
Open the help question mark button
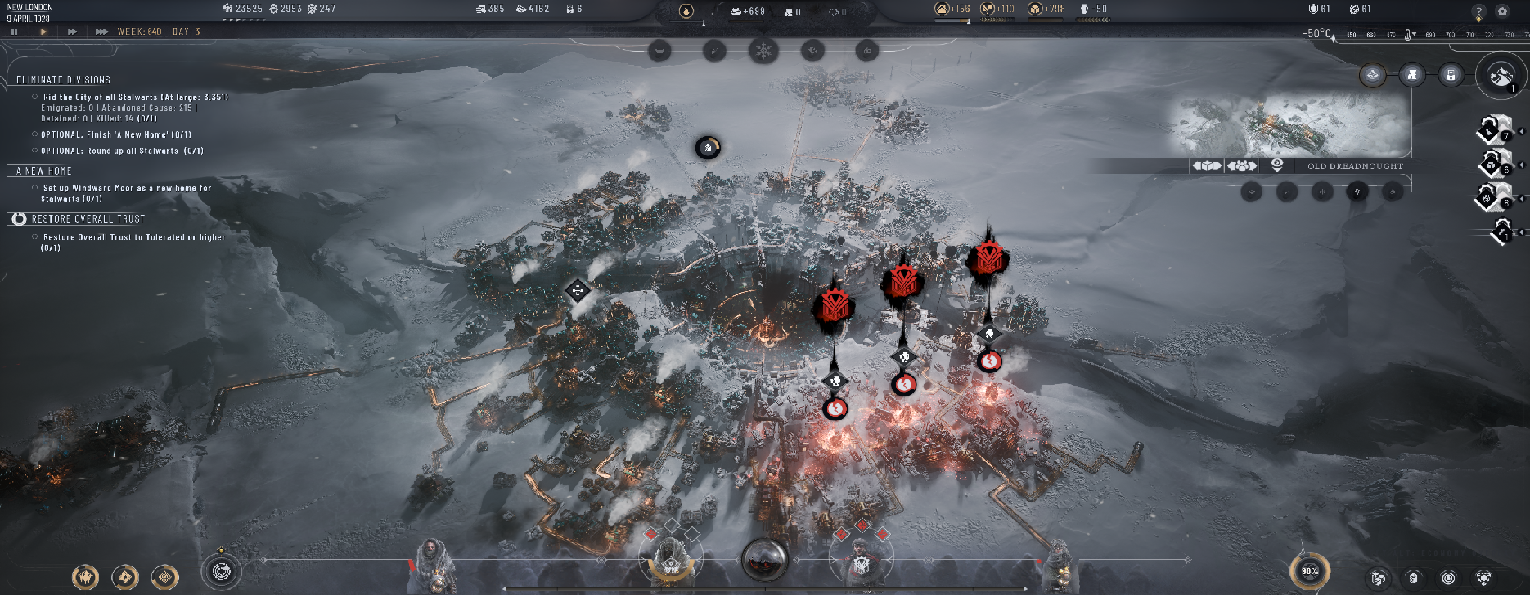[1479, 11]
